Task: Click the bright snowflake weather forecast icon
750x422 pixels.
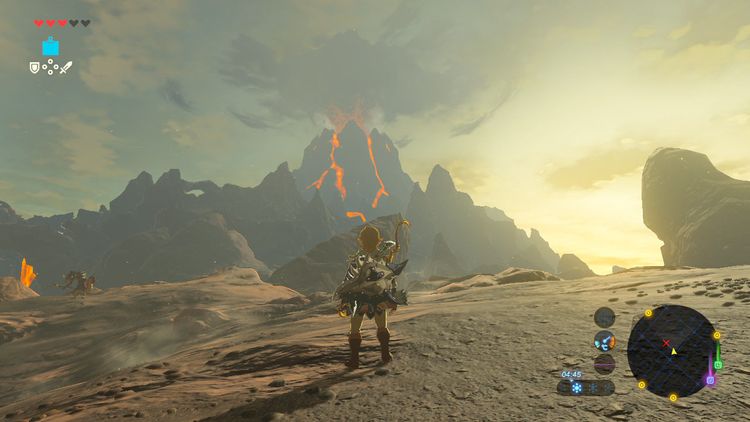Action: coord(575,387)
